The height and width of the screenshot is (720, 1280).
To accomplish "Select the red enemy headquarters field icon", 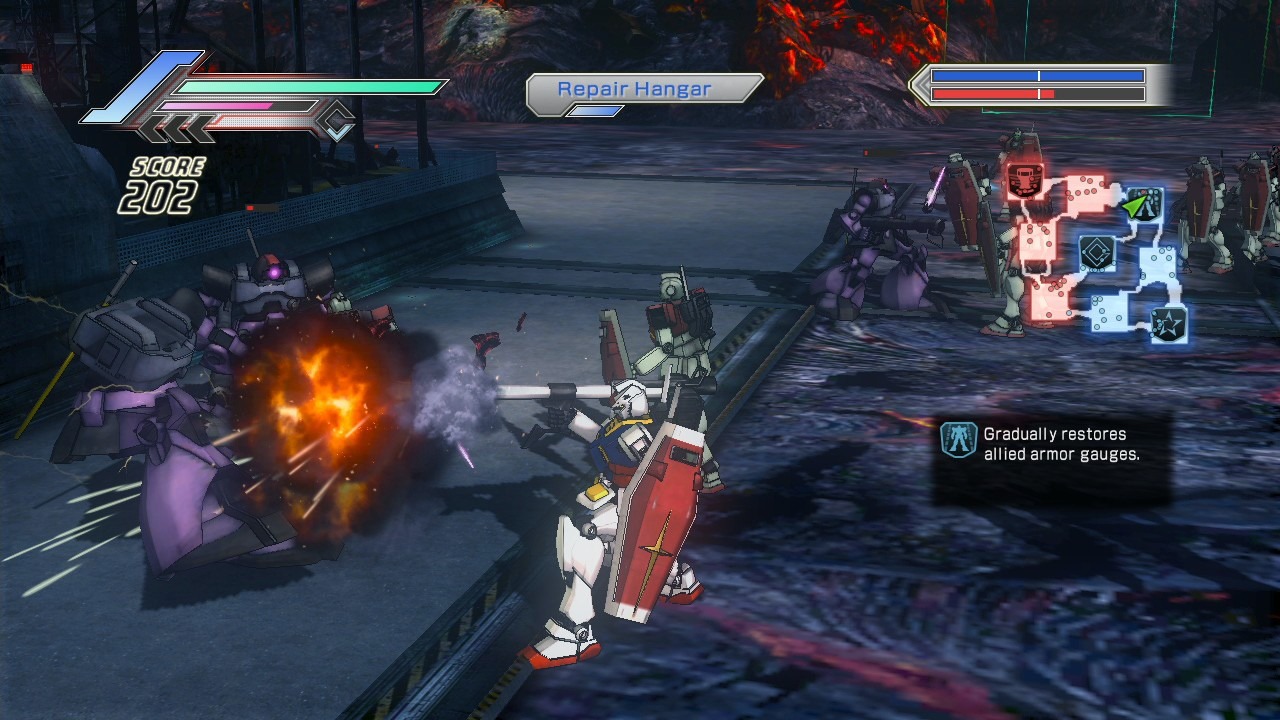I will 1023,181.
